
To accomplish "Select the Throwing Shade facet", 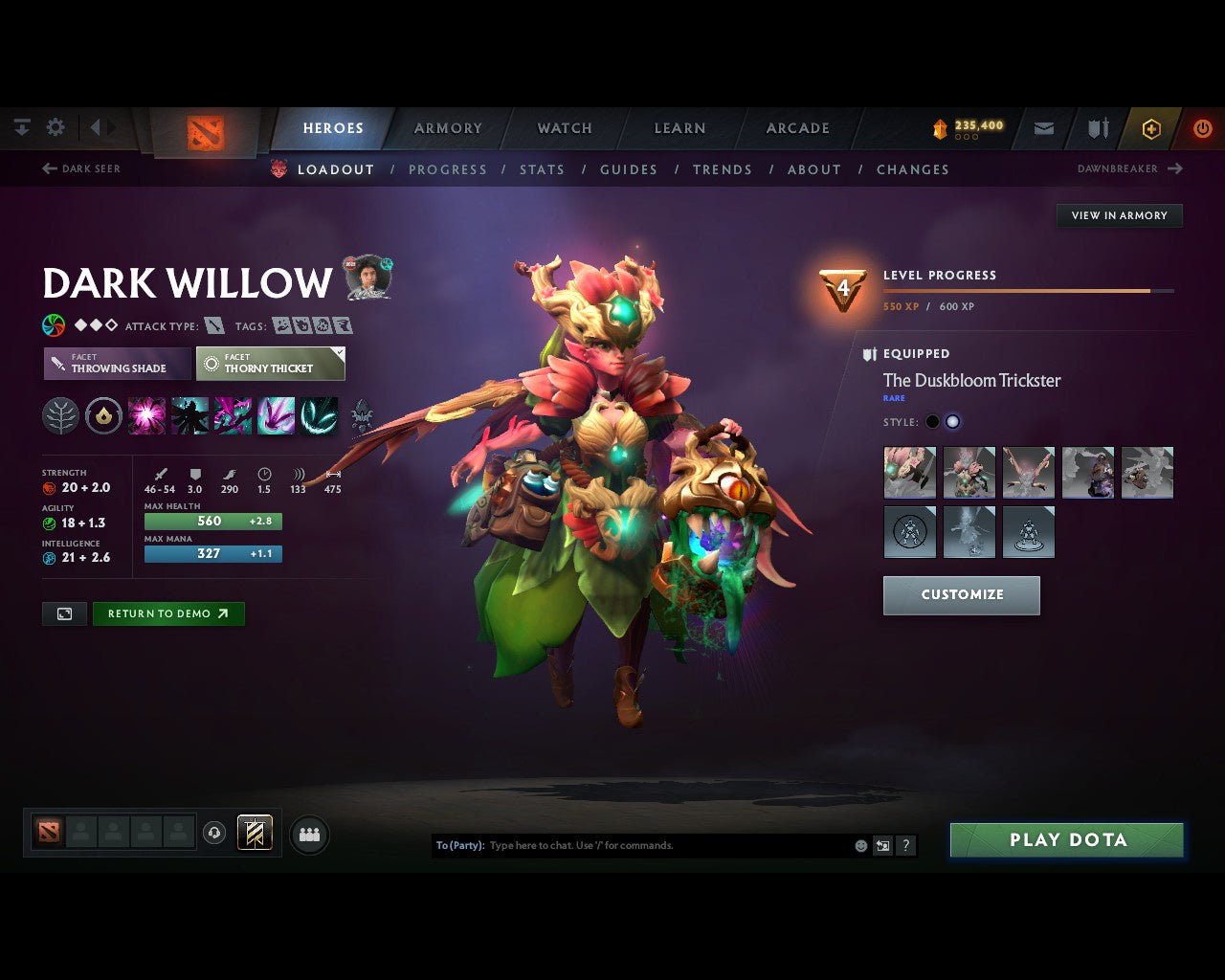I will 115,364.
